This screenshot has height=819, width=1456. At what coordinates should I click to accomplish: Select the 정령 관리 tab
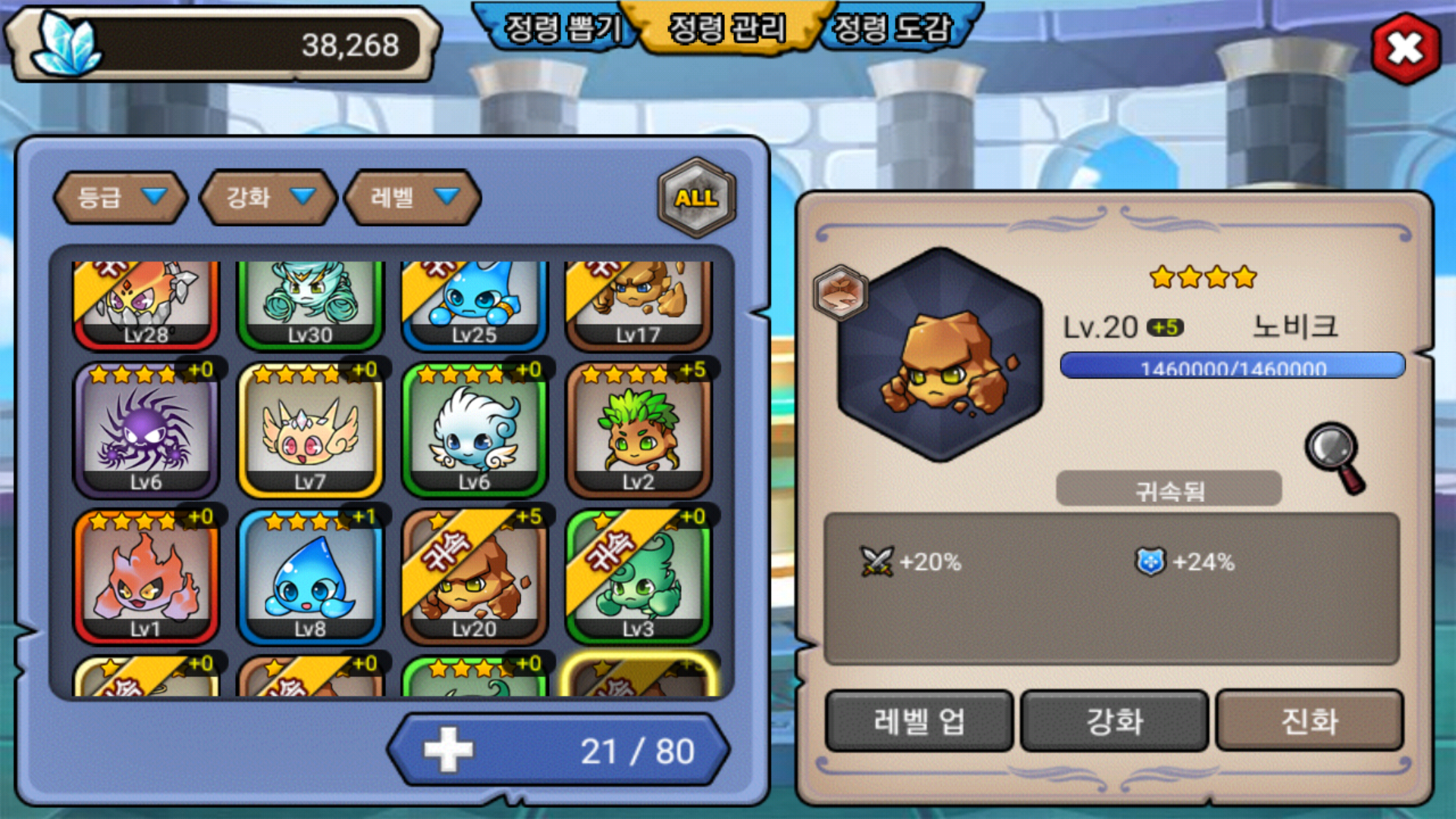(726, 29)
